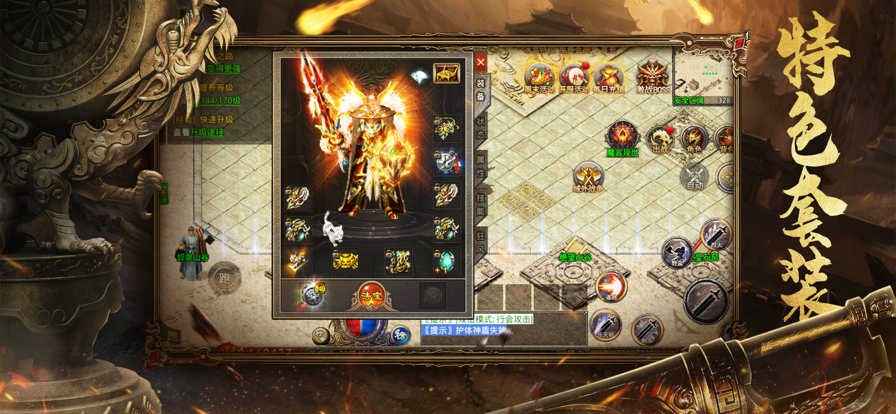Open the 狂风 tab
The height and width of the screenshot is (414, 896).
pyautogui.click(x=481, y=242)
